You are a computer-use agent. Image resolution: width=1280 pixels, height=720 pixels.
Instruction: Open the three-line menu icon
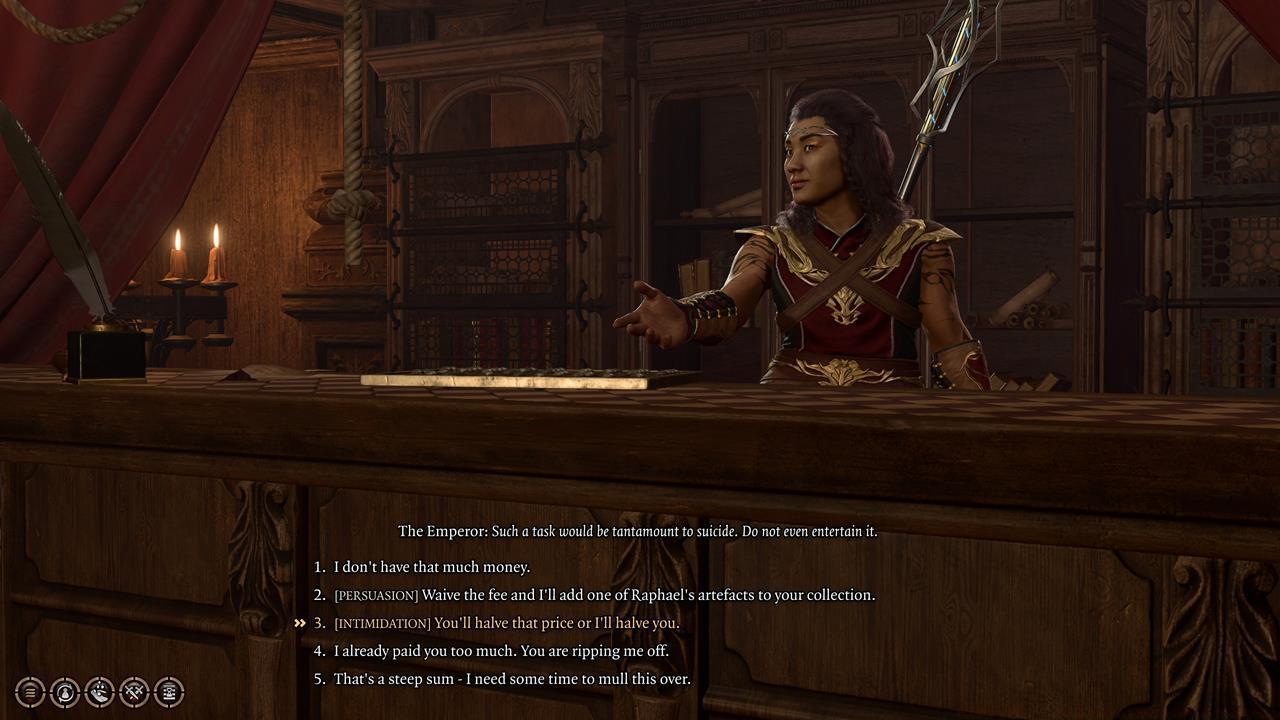(30, 691)
